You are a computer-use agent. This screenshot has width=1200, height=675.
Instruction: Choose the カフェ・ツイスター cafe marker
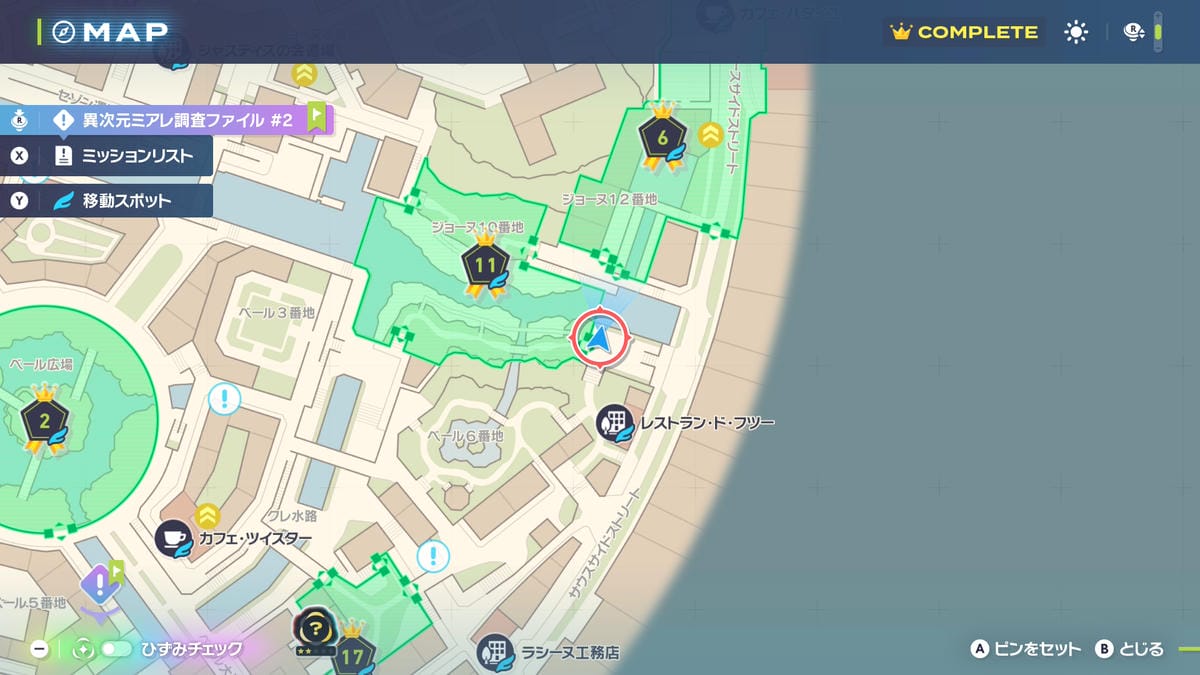[x=174, y=538]
